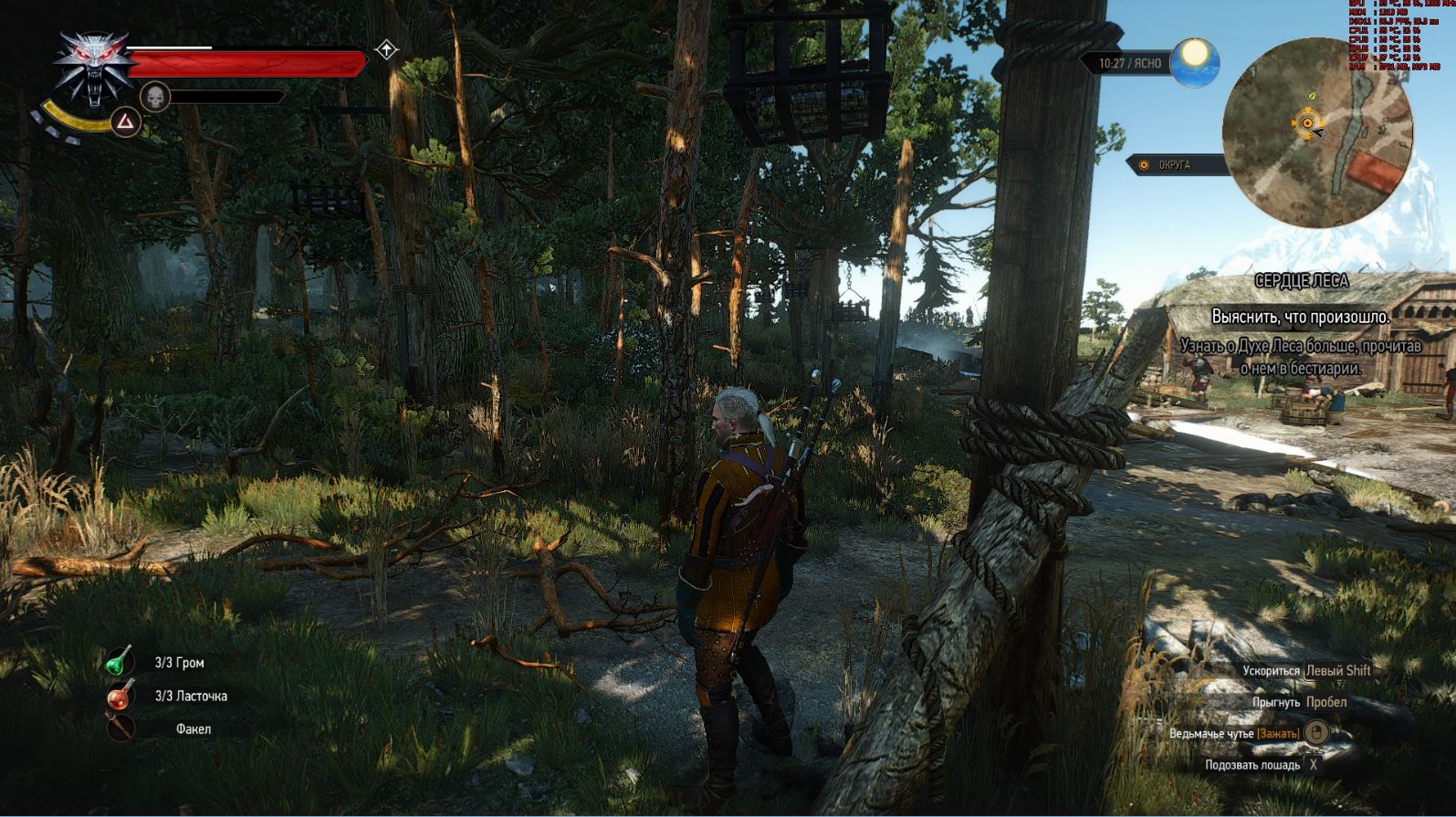Click the yellow player marker on minimap

1307,122
